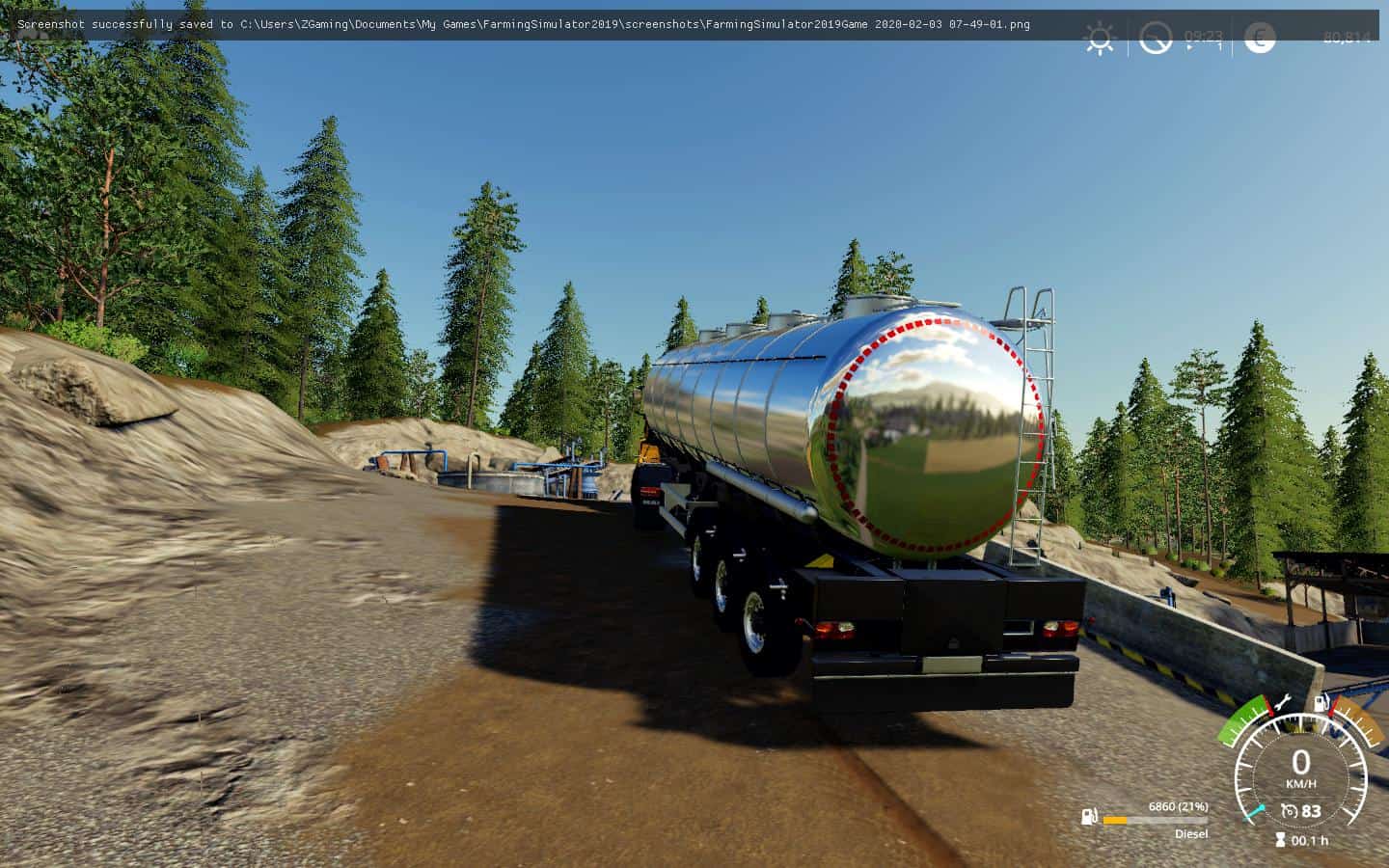Select the diesel fuel pump icon
Screen dimensions: 1389x868
[x=1089, y=818]
